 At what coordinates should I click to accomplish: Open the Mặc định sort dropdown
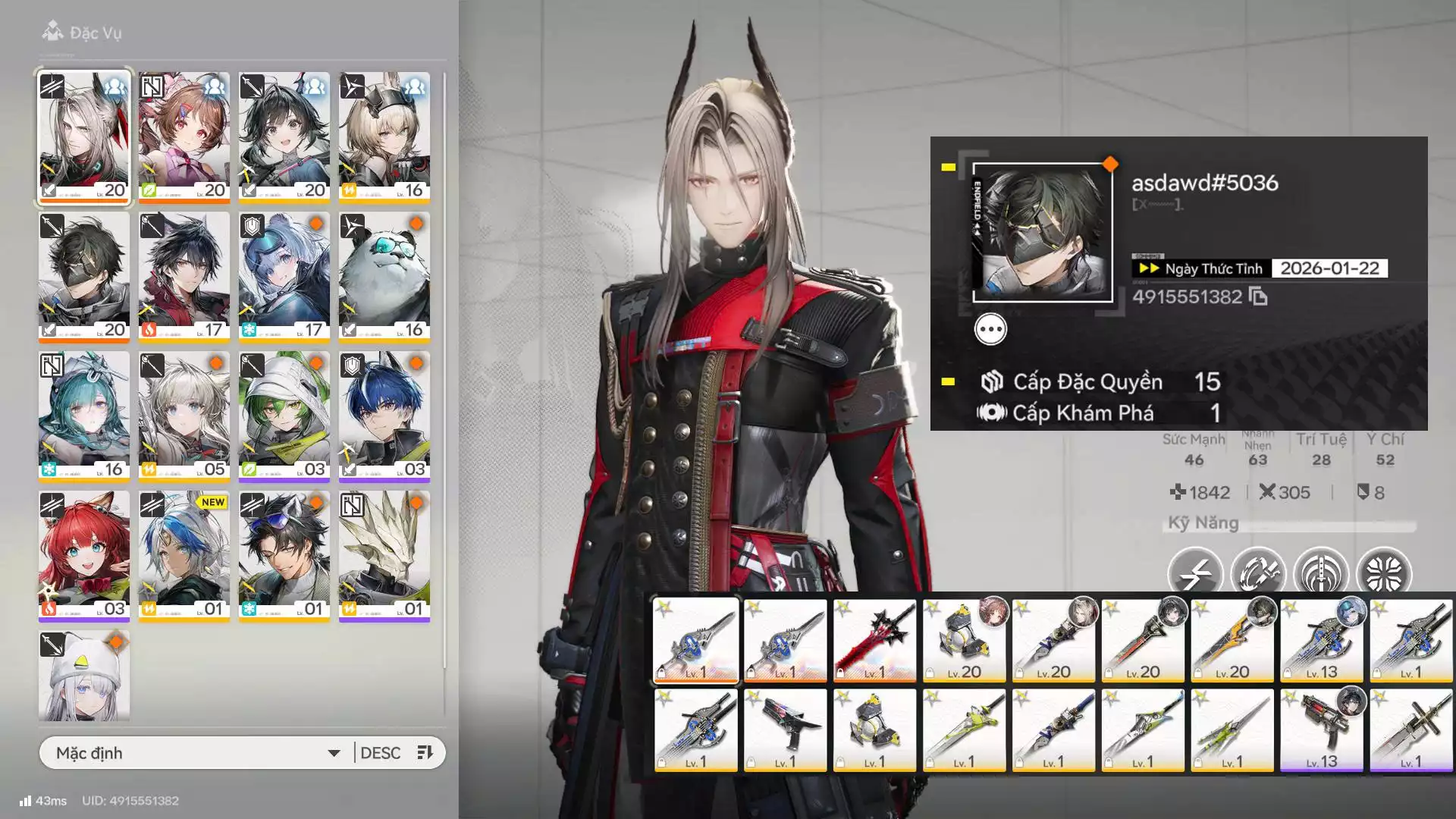[197, 753]
